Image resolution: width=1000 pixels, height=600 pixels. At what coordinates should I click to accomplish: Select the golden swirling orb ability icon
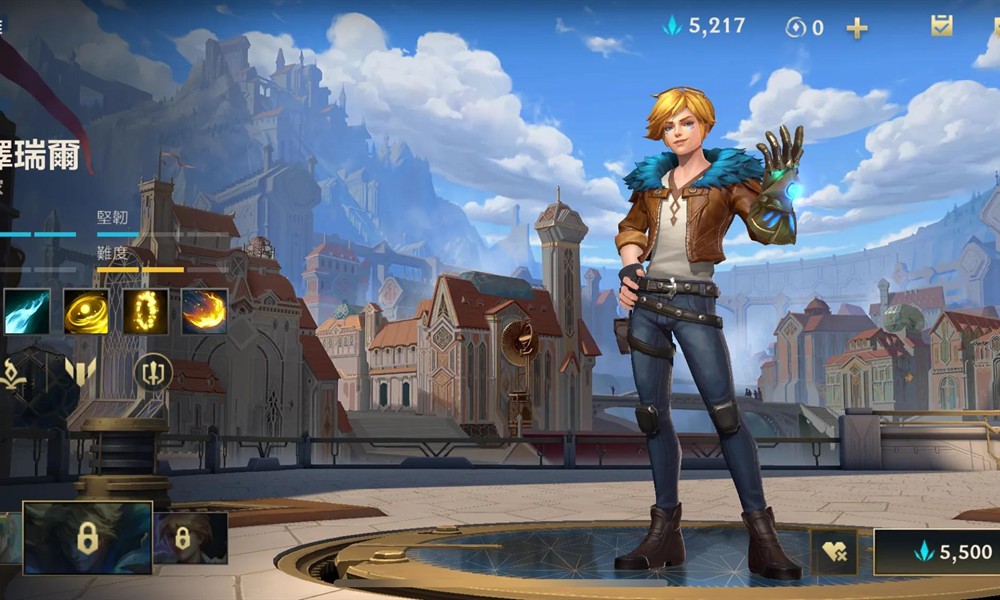pos(86,312)
